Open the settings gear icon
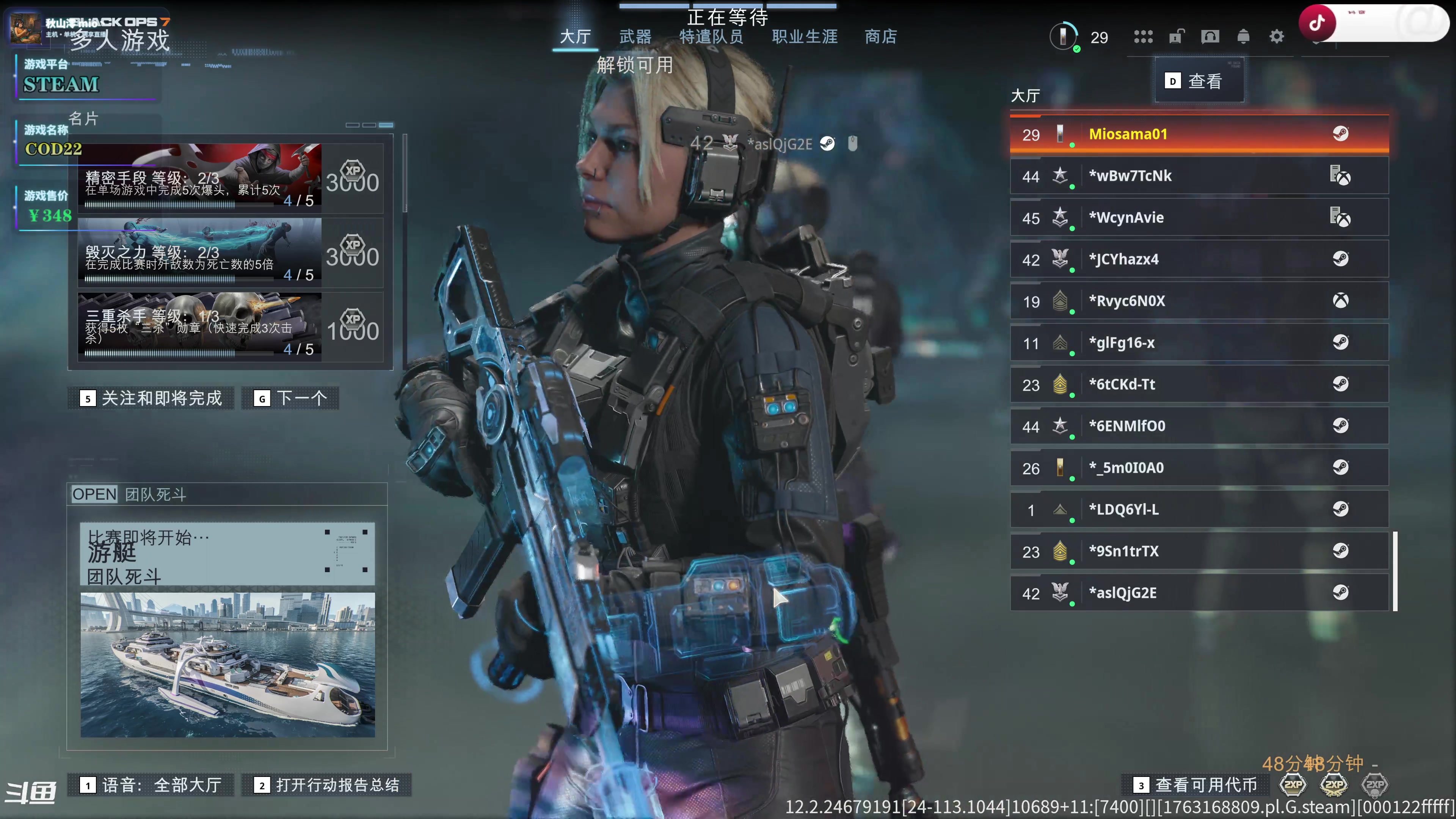The height and width of the screenshot is (819, 1456). (1276, 37)
